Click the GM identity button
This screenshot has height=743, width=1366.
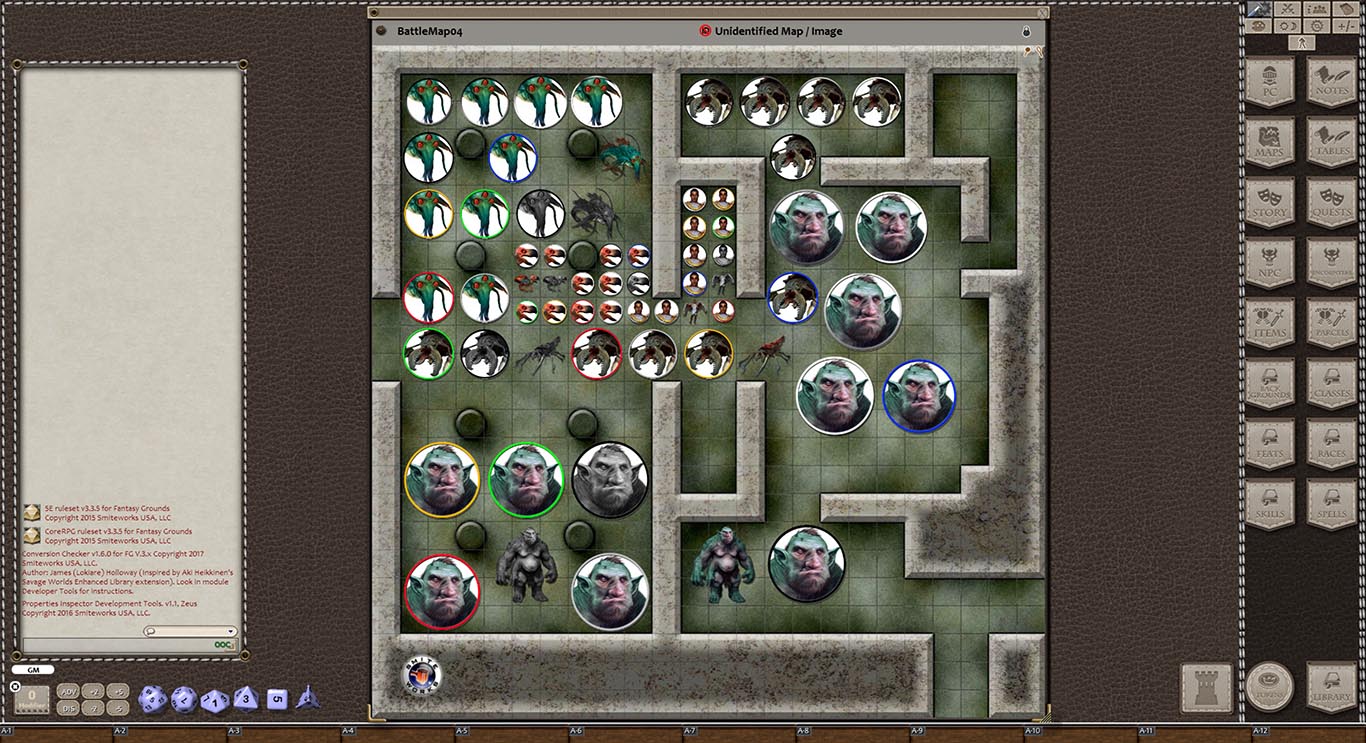[32, 668]
